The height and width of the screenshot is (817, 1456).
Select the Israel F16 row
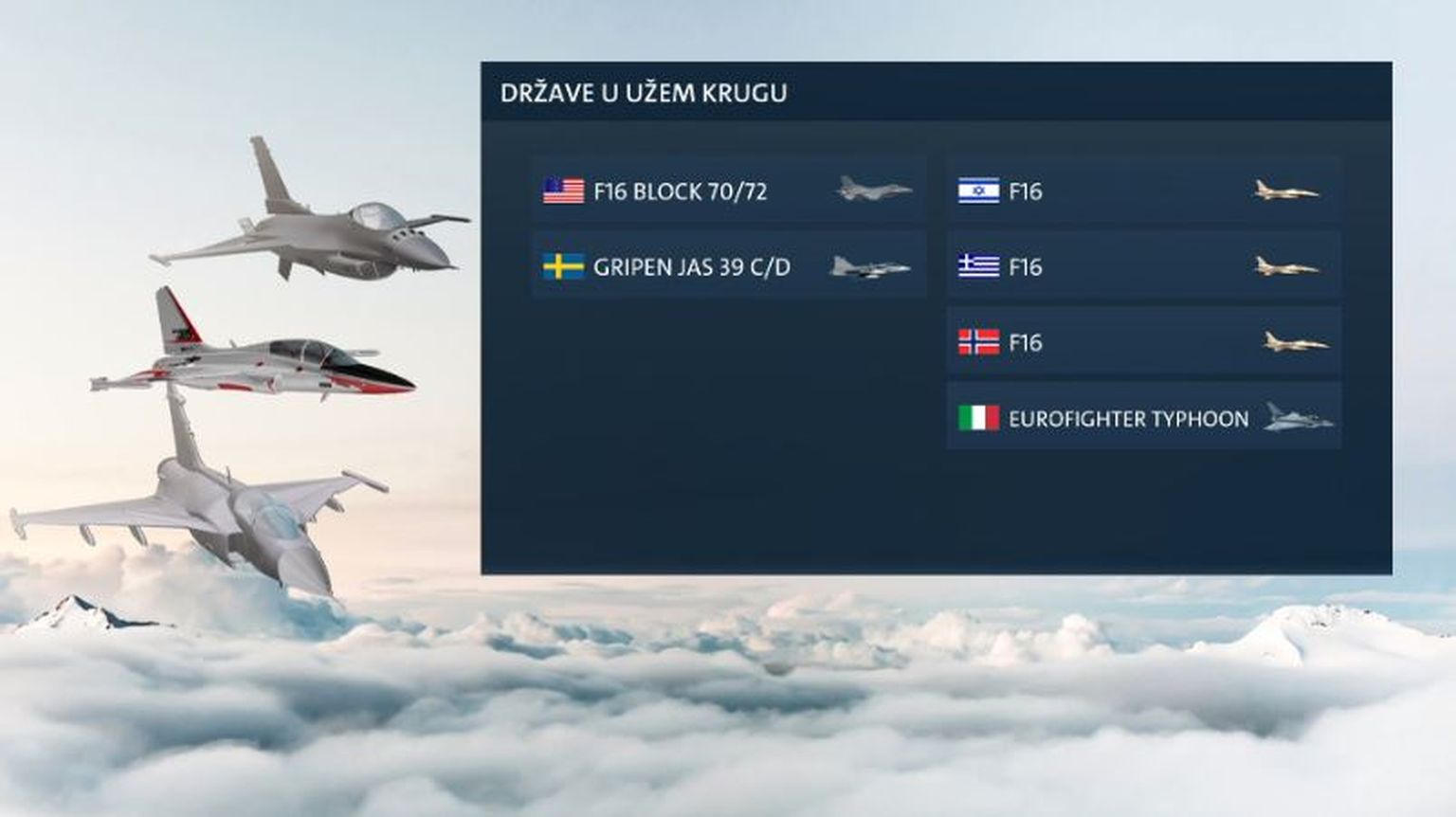1143,191
